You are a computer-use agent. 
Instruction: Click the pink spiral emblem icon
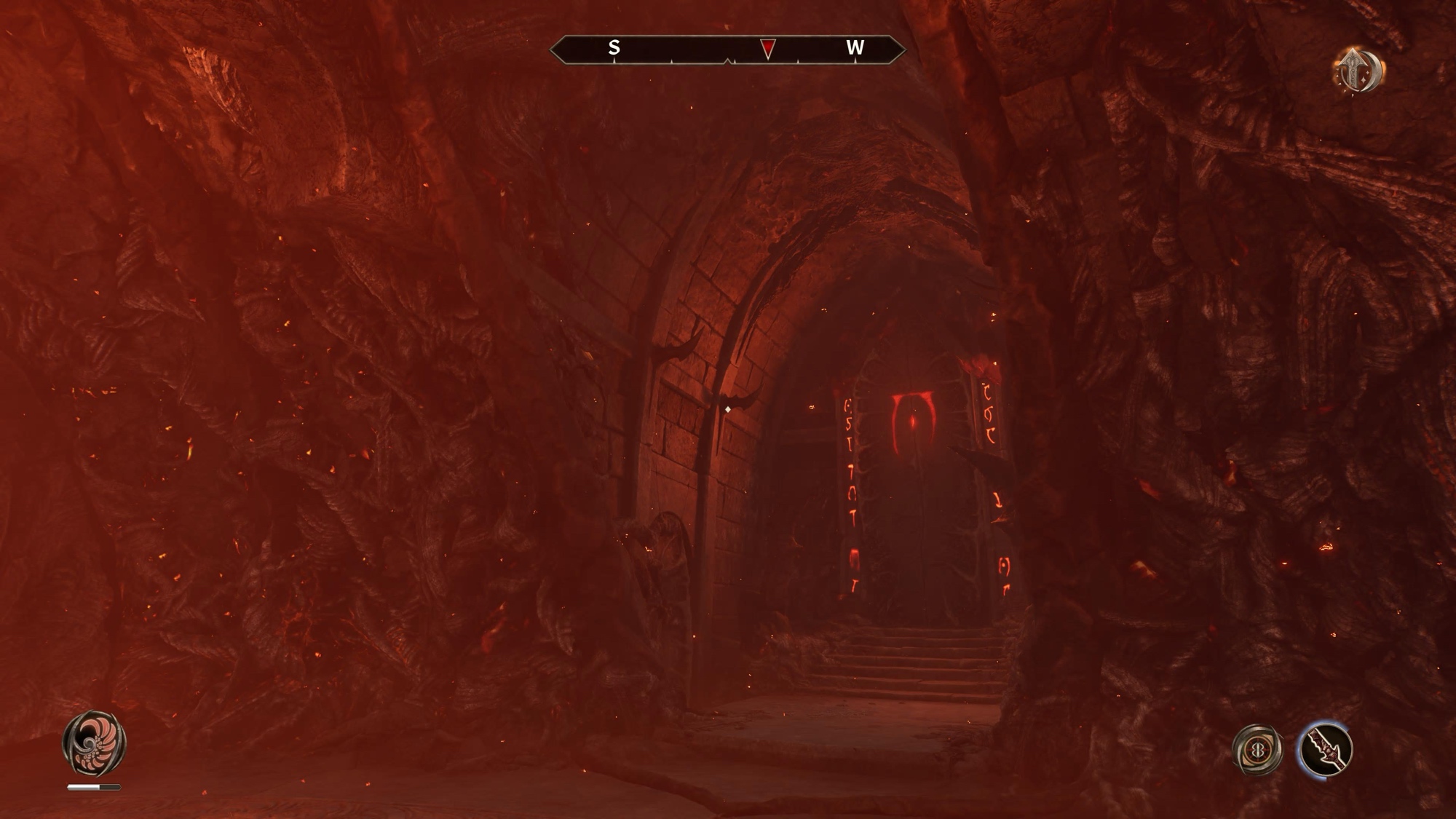(94, 743)
